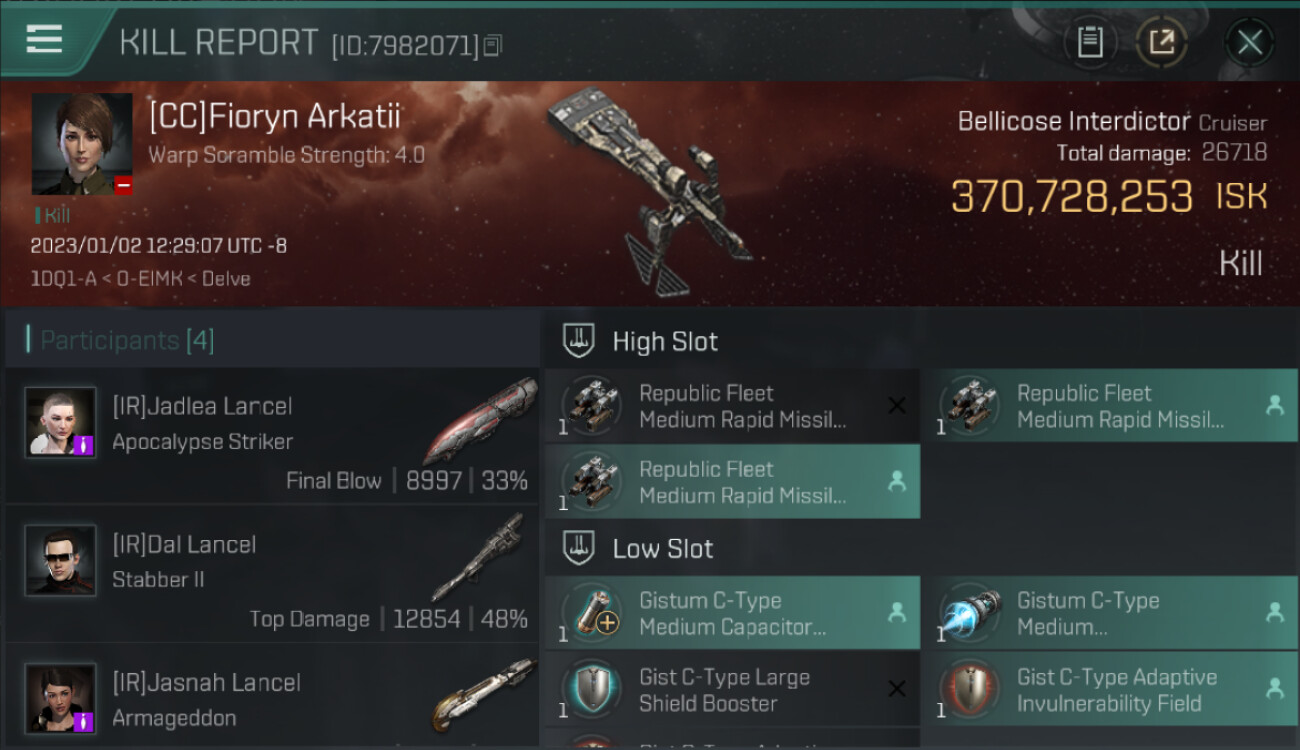Select participant Jasnah Lancel row

(x=272, y=700)
